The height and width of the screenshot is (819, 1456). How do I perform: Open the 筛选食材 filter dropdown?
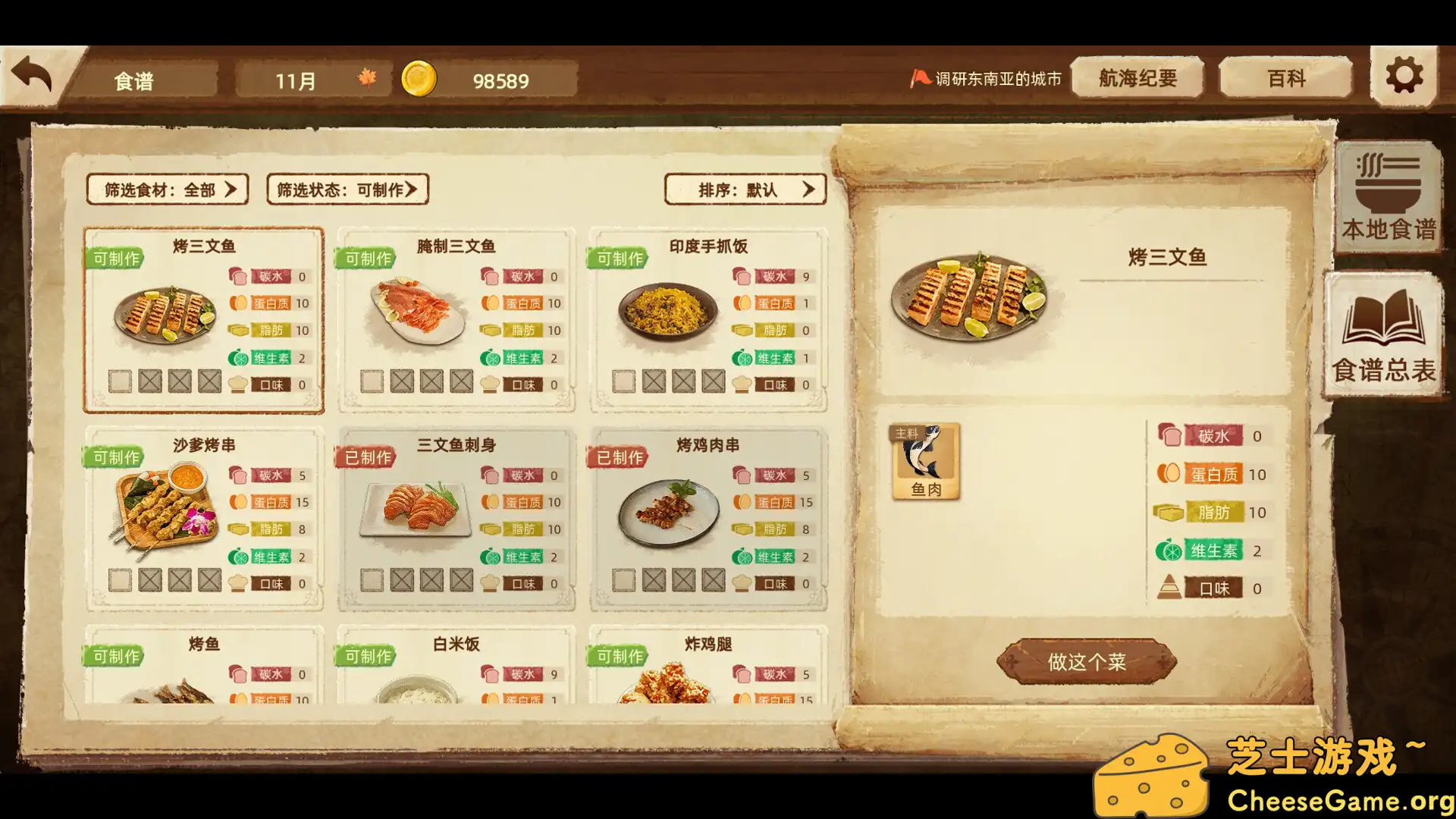coord(167,190)
